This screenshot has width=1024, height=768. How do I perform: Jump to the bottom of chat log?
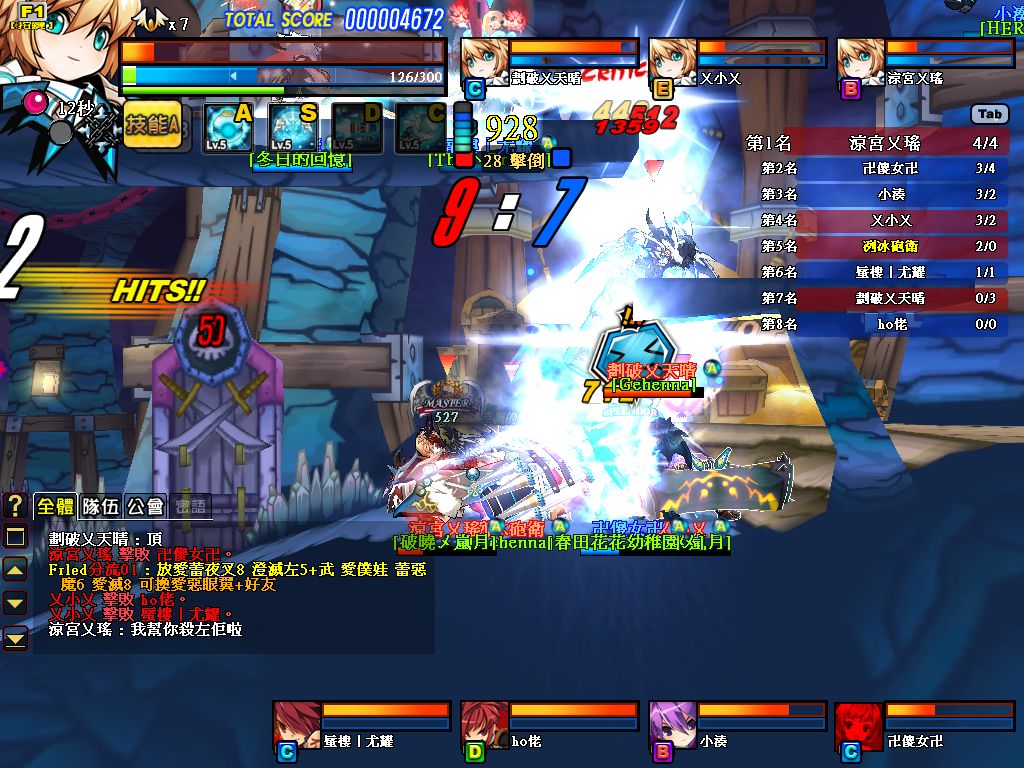click(x=15, y=637)
